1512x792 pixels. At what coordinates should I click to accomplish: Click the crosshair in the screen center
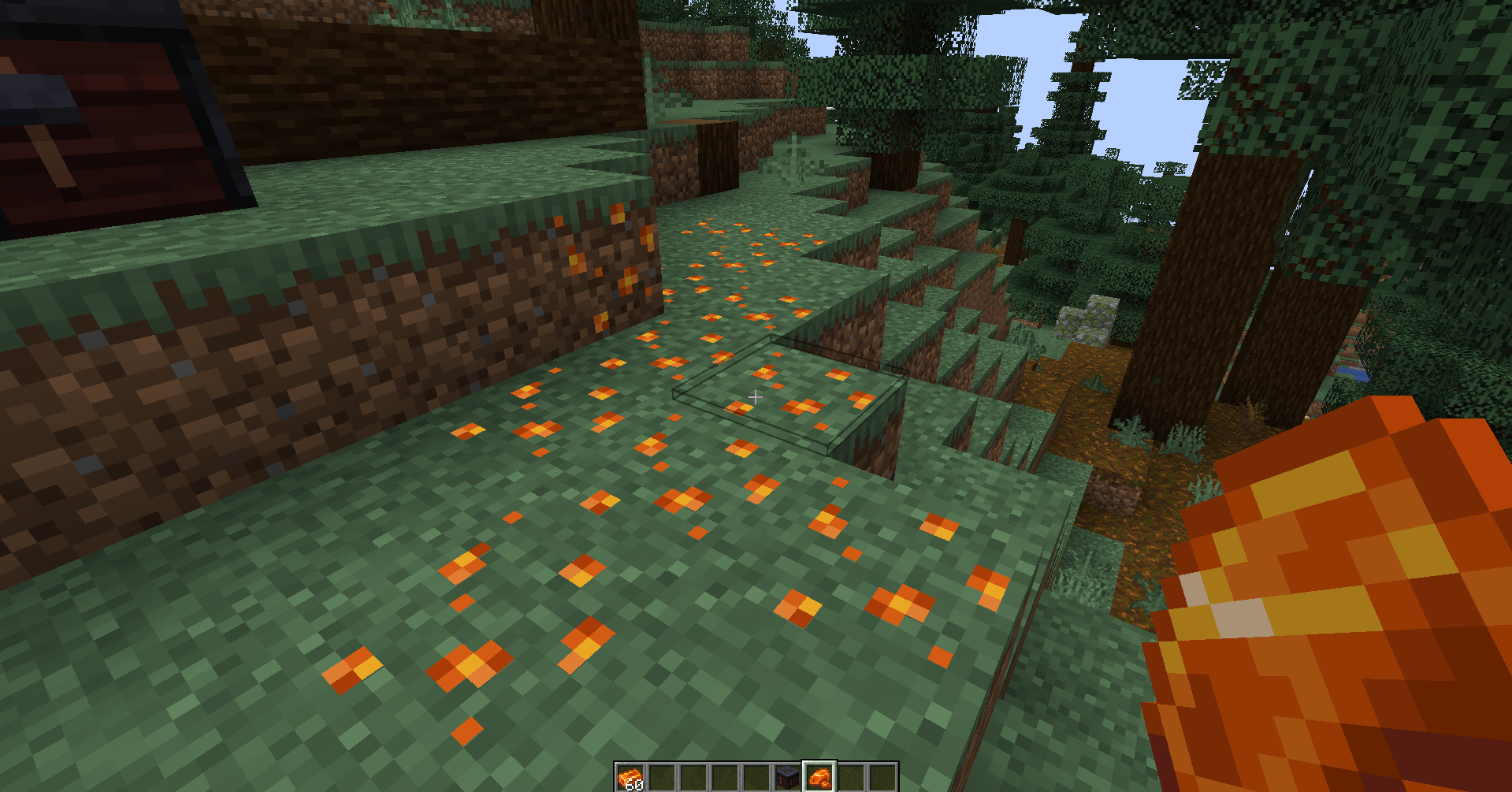coord(756,396)
